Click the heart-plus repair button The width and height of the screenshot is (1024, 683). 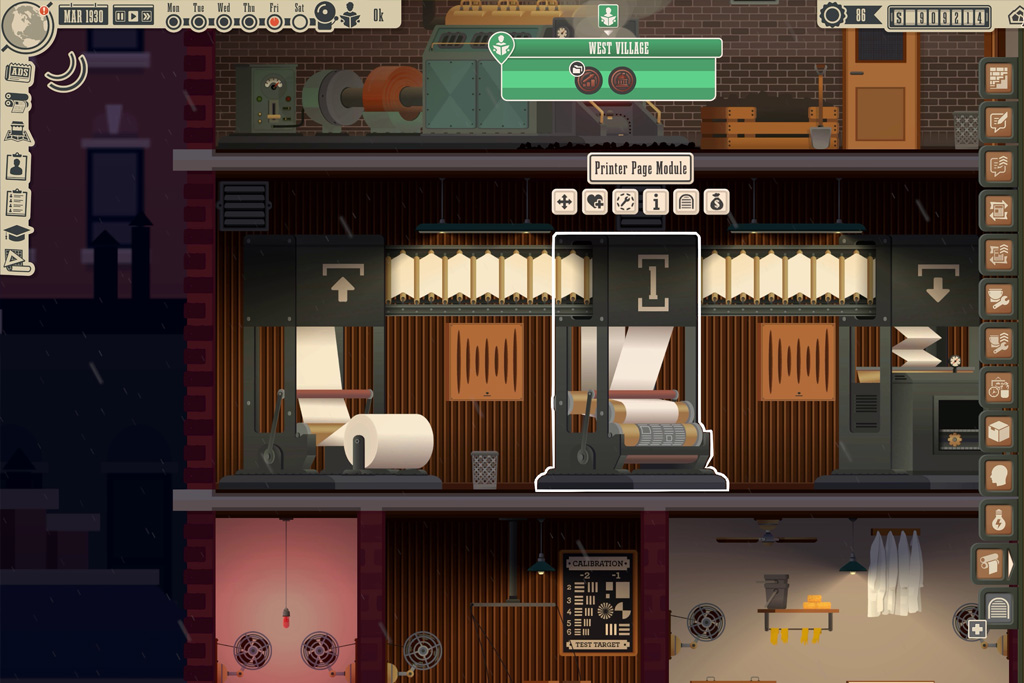595,202
